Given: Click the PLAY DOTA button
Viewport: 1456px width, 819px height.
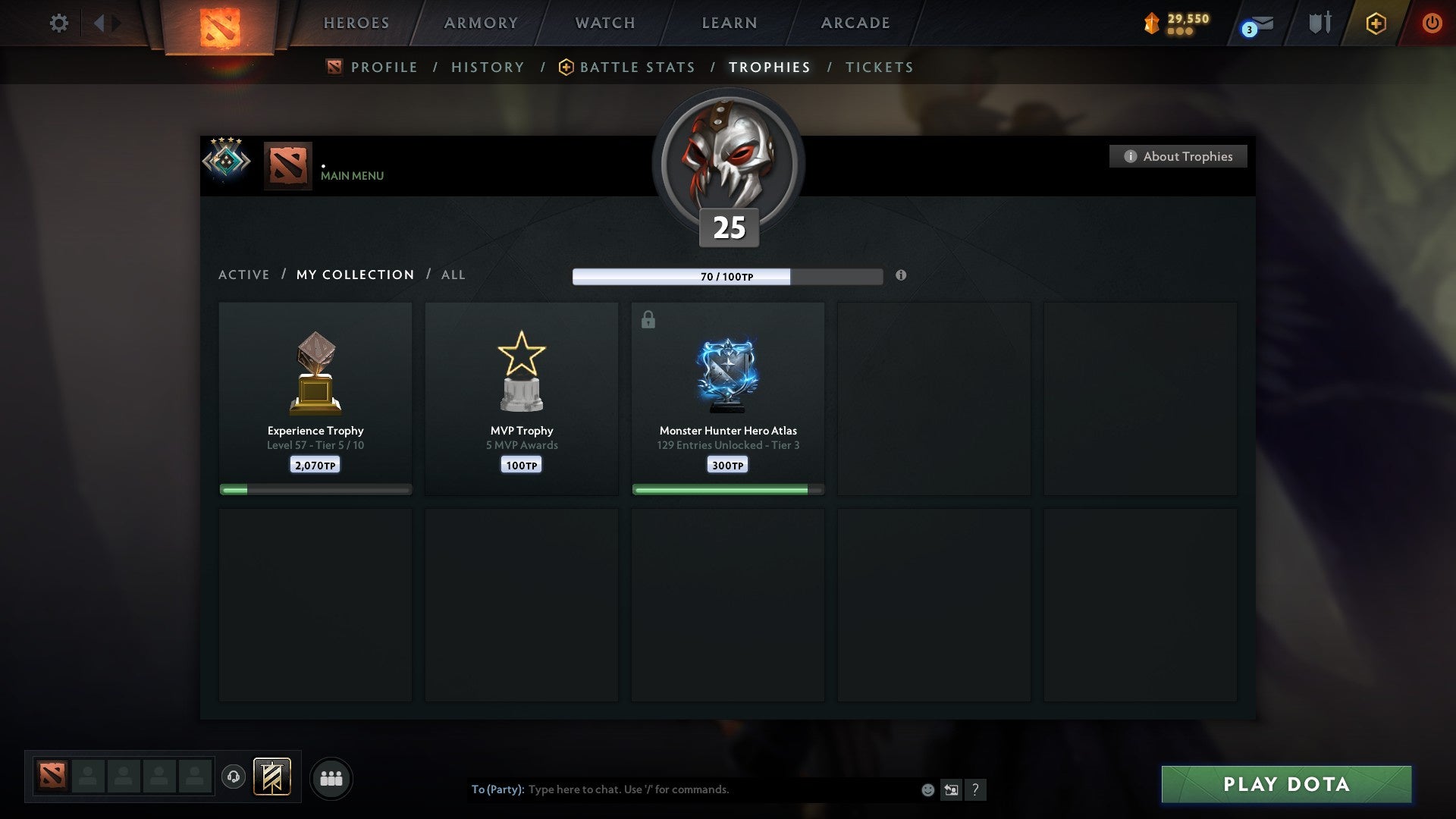Looking at the screenshot, I should 1284,785.
